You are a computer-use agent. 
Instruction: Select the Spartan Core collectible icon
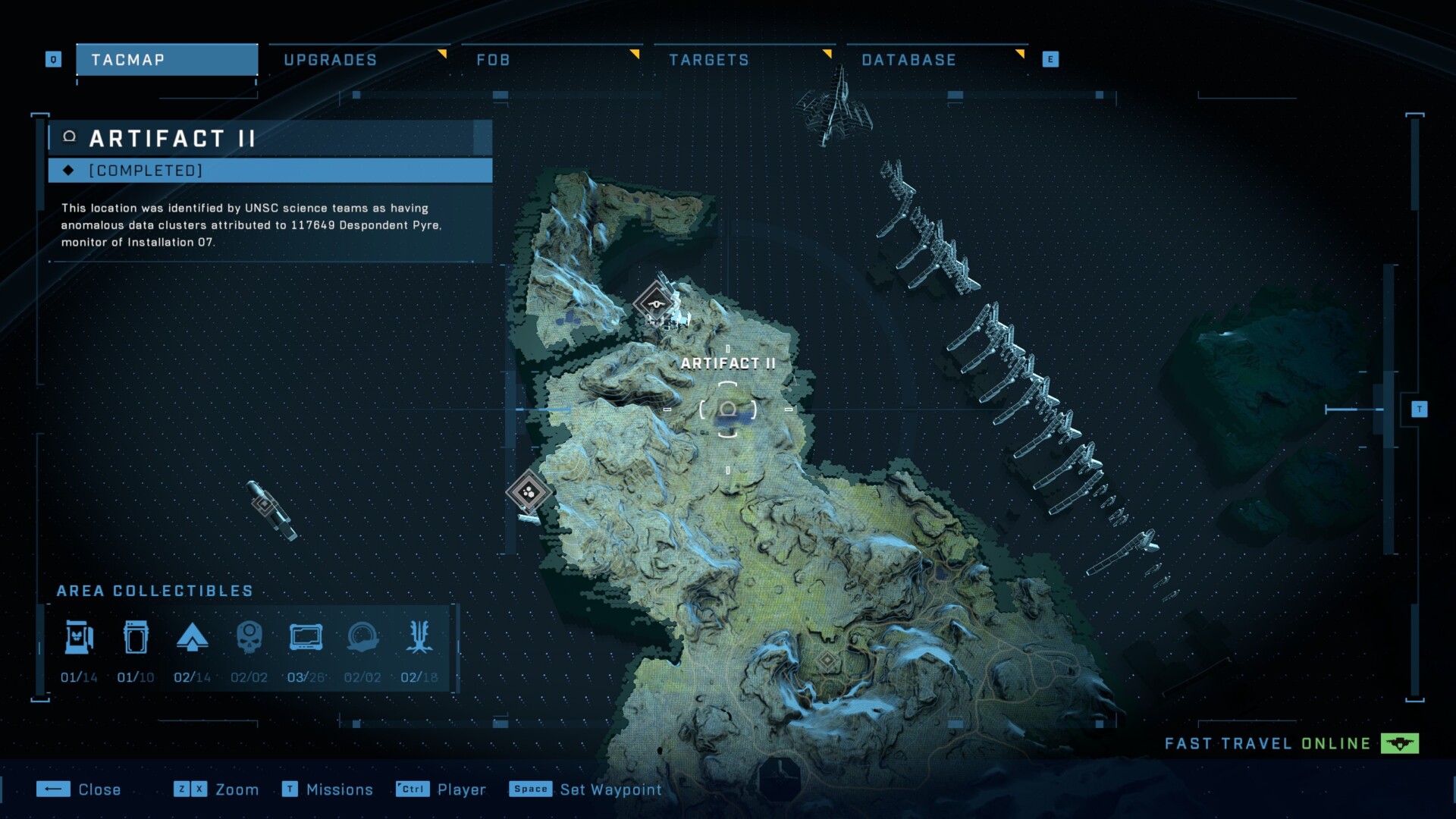click(192, 638)
